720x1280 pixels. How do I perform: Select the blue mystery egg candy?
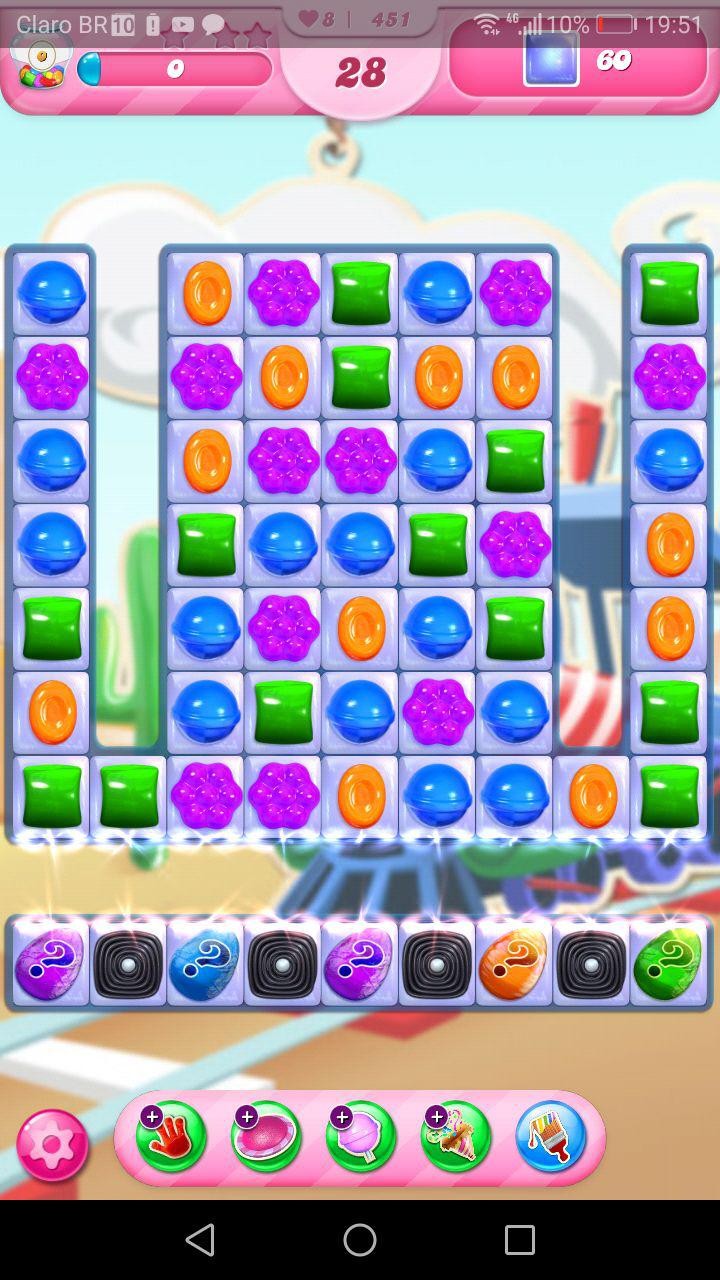(205, 963)
